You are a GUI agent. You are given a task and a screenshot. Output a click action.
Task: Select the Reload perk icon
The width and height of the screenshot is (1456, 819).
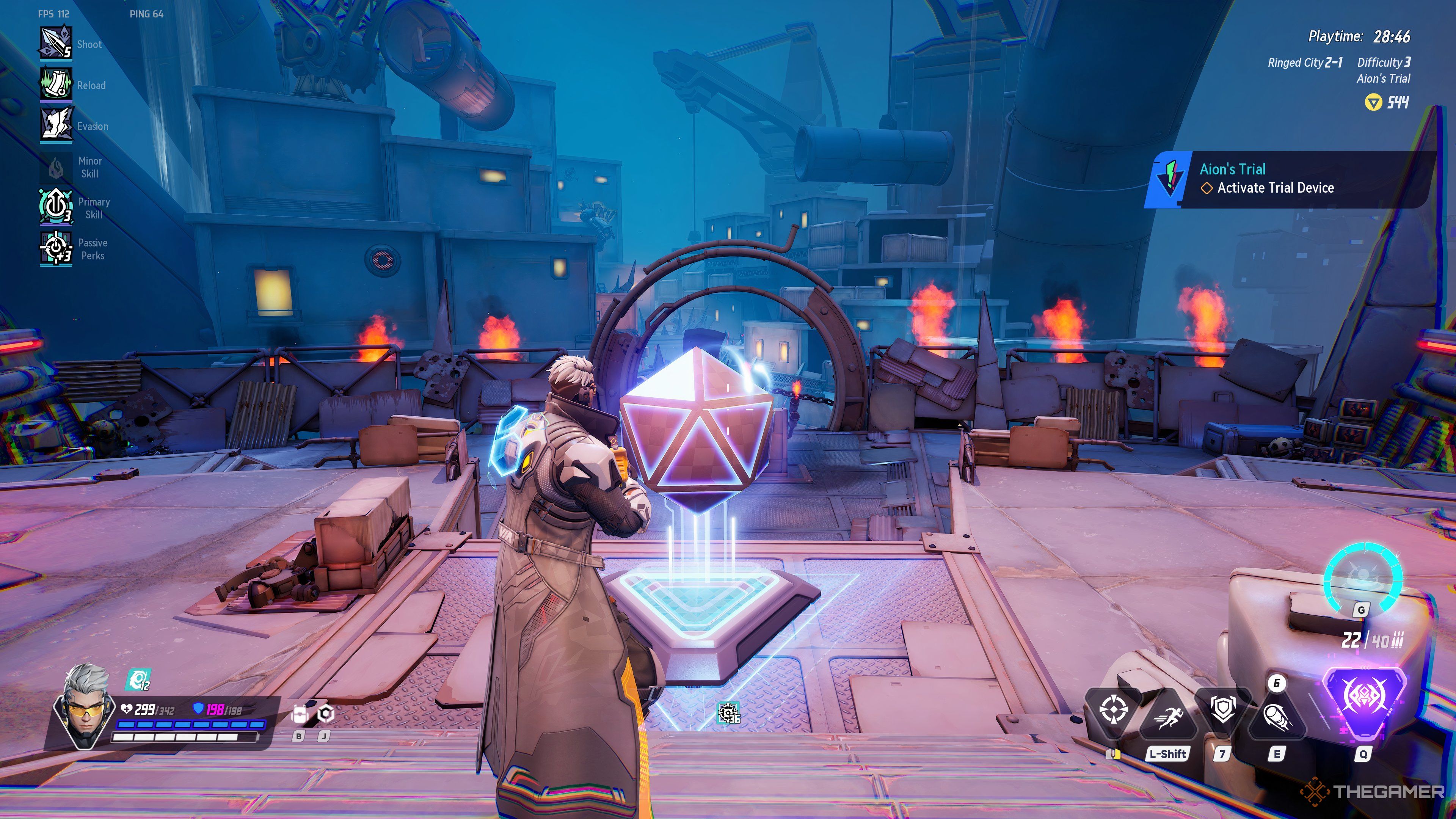55,84
